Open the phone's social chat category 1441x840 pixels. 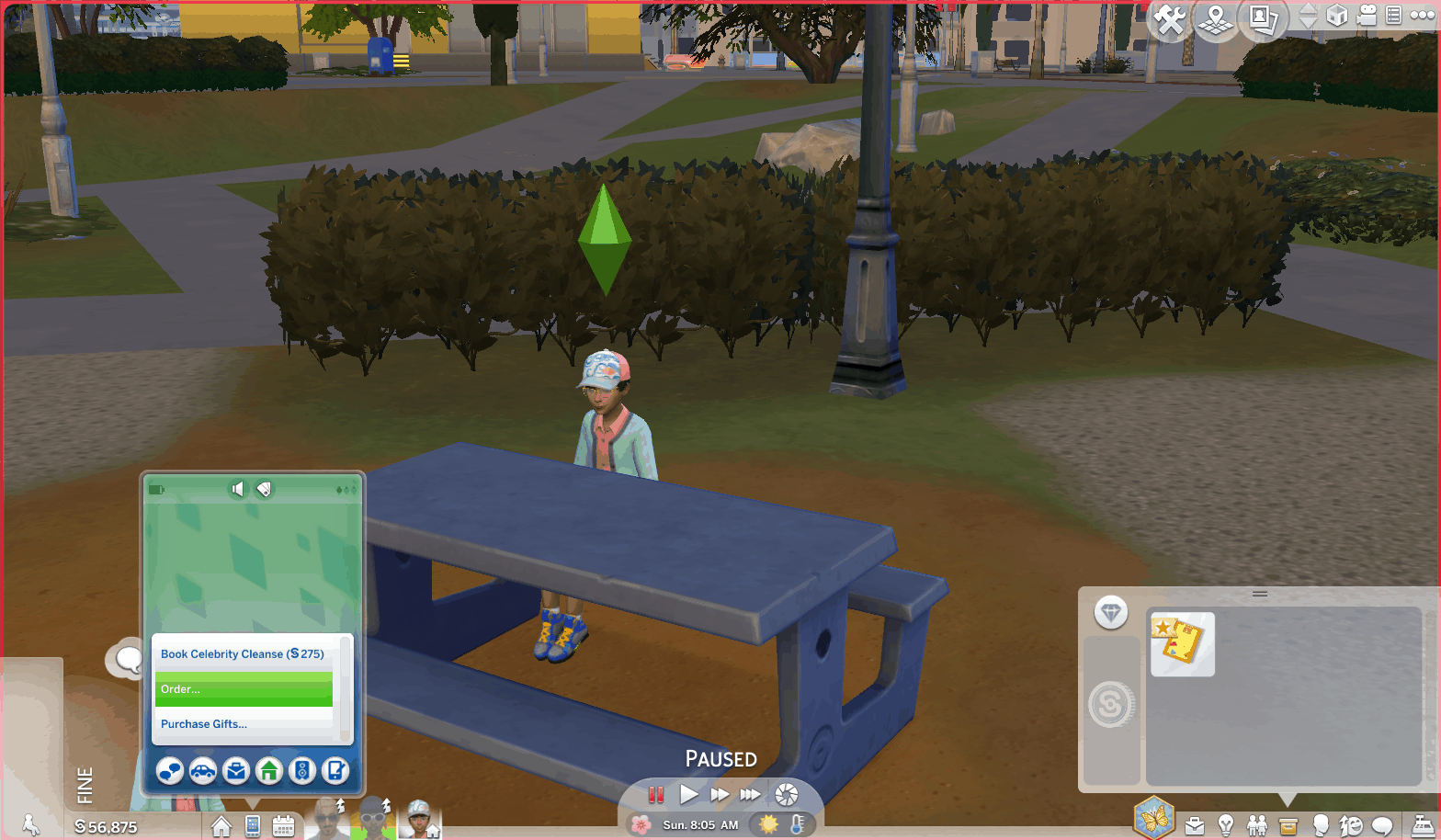tap(170, 771)
